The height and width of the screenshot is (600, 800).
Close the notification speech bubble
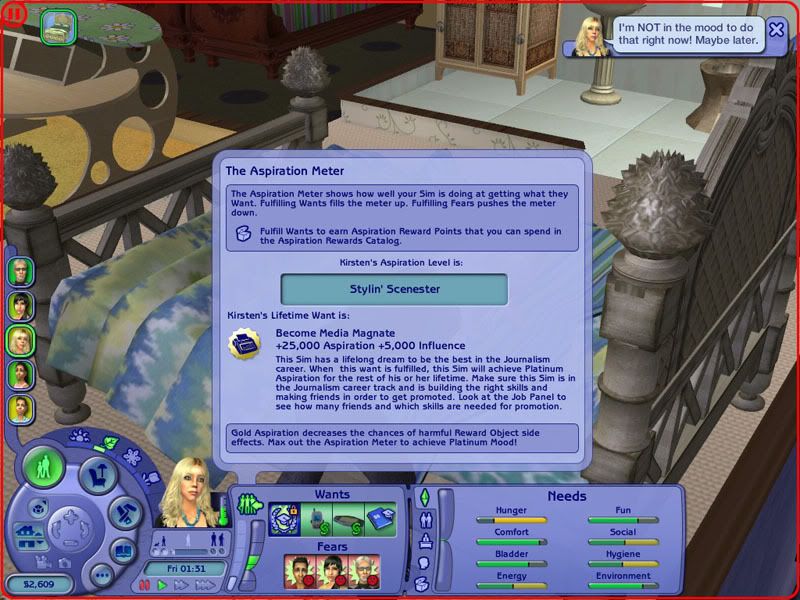coord(776,29)
